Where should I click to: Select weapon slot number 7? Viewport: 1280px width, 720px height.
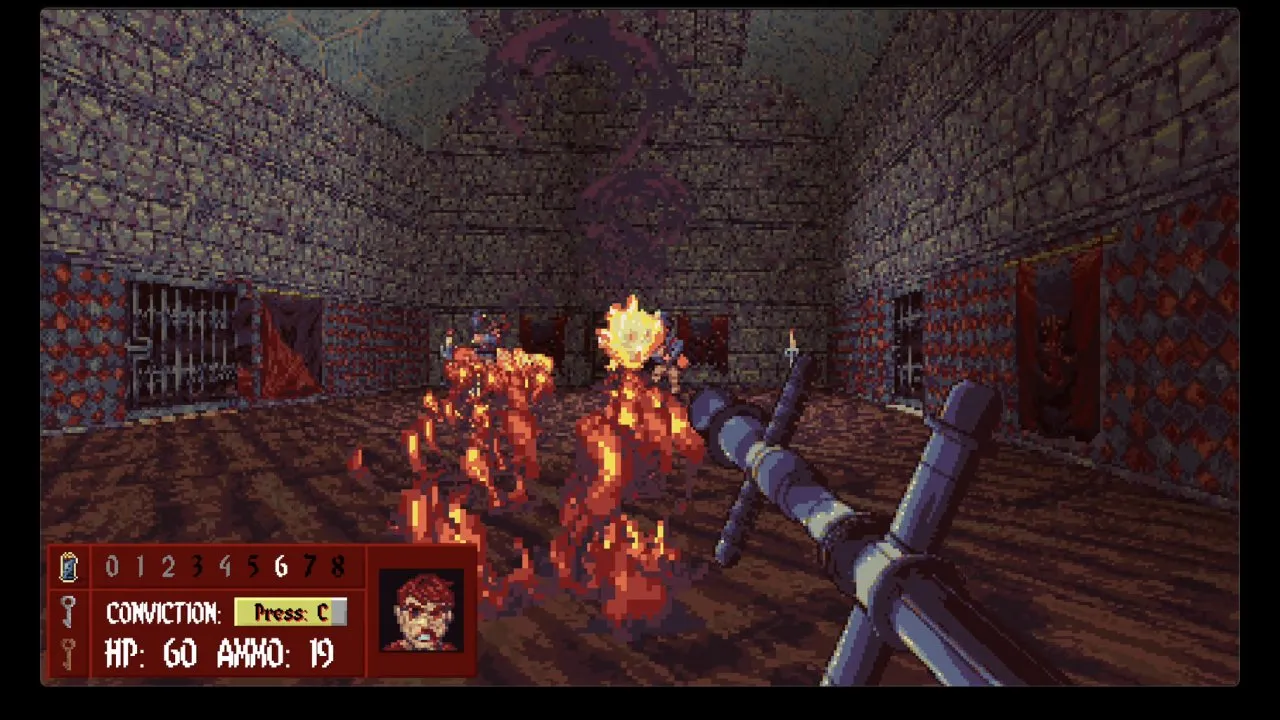pos(310,567)
